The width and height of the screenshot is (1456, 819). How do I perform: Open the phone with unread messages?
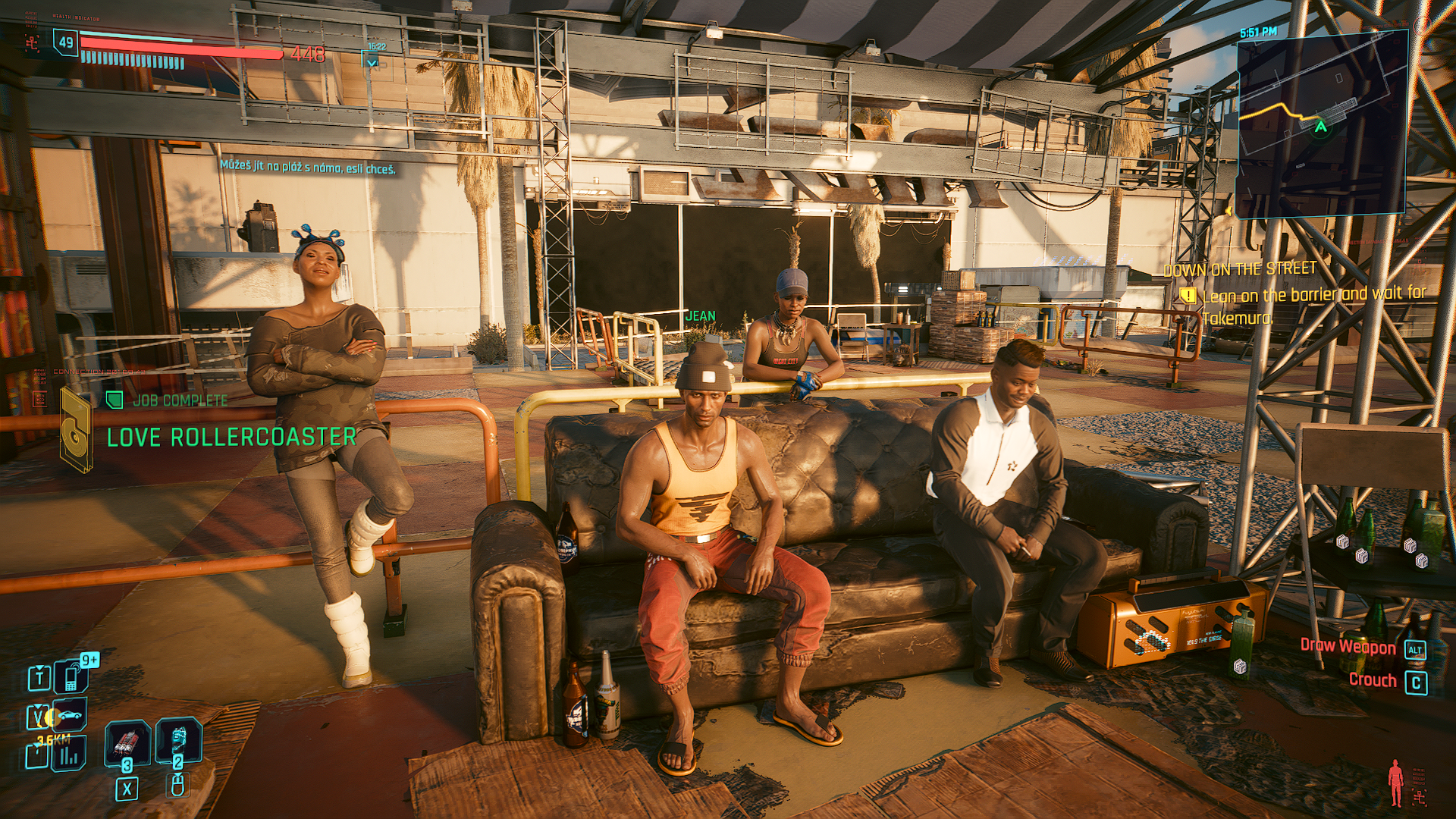point(72,675)
